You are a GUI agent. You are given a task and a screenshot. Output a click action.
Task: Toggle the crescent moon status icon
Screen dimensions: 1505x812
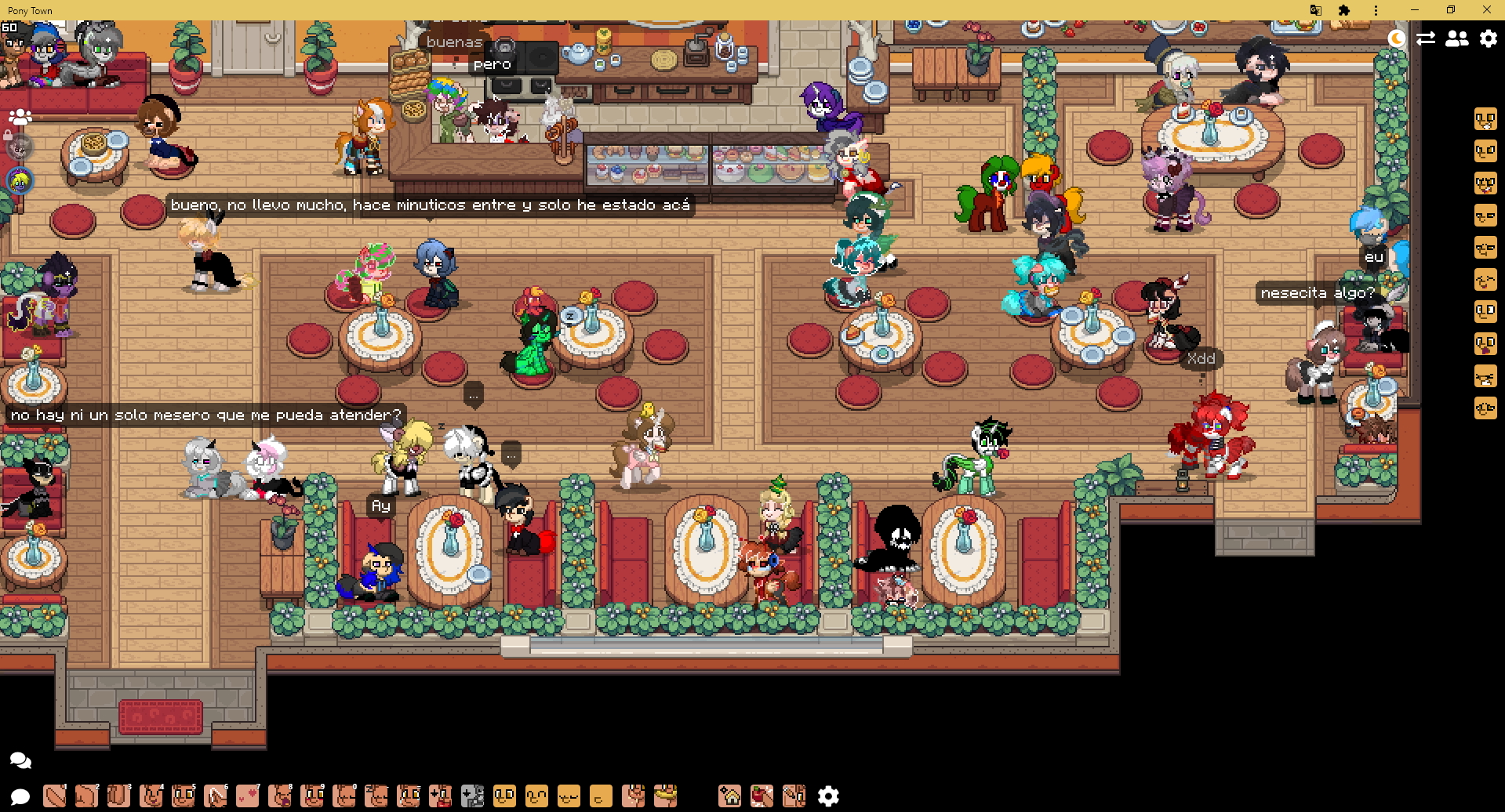1397,38
